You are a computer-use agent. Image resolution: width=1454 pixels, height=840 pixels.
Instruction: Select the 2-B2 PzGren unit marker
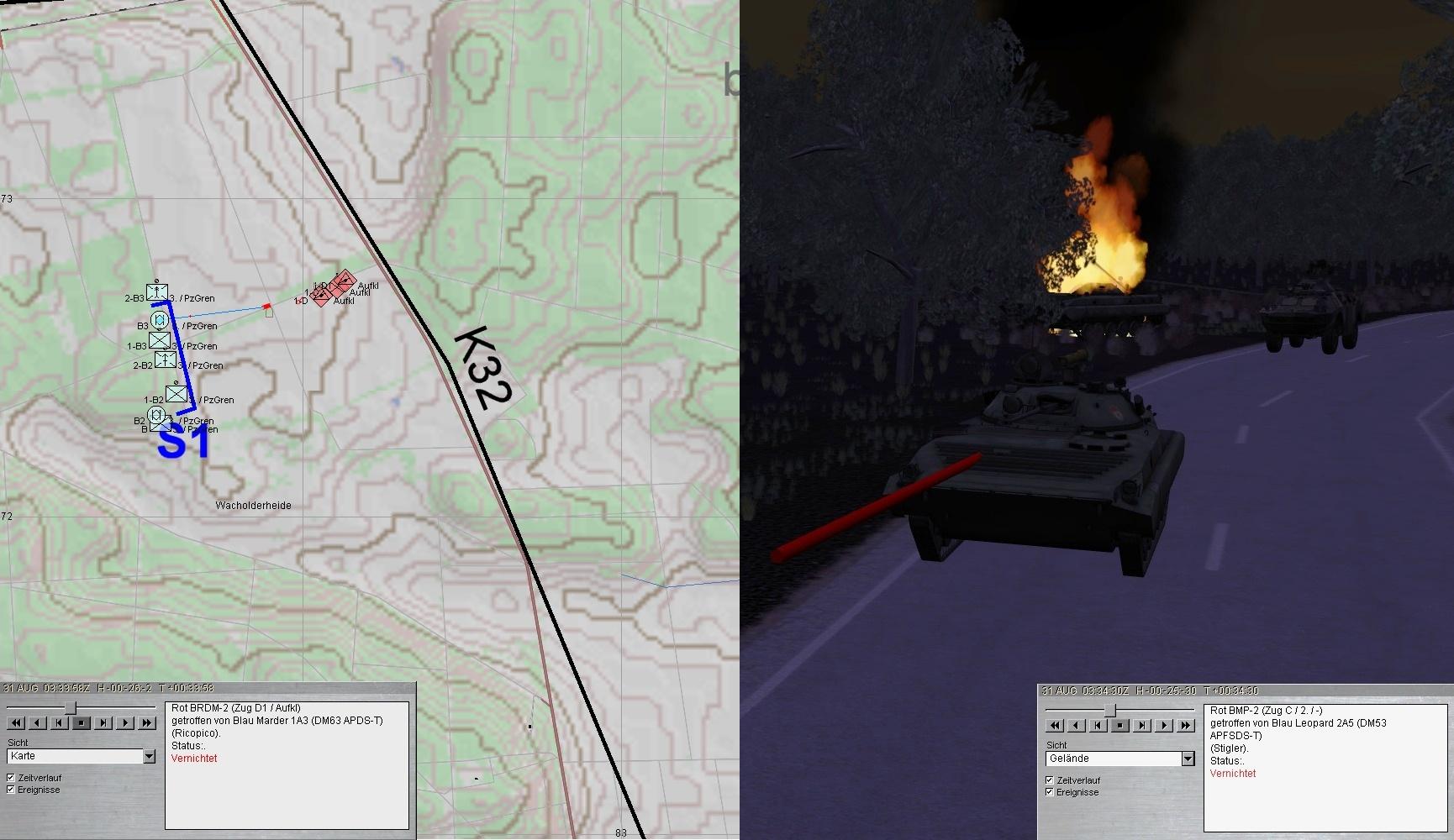click(x=166, y=360)
